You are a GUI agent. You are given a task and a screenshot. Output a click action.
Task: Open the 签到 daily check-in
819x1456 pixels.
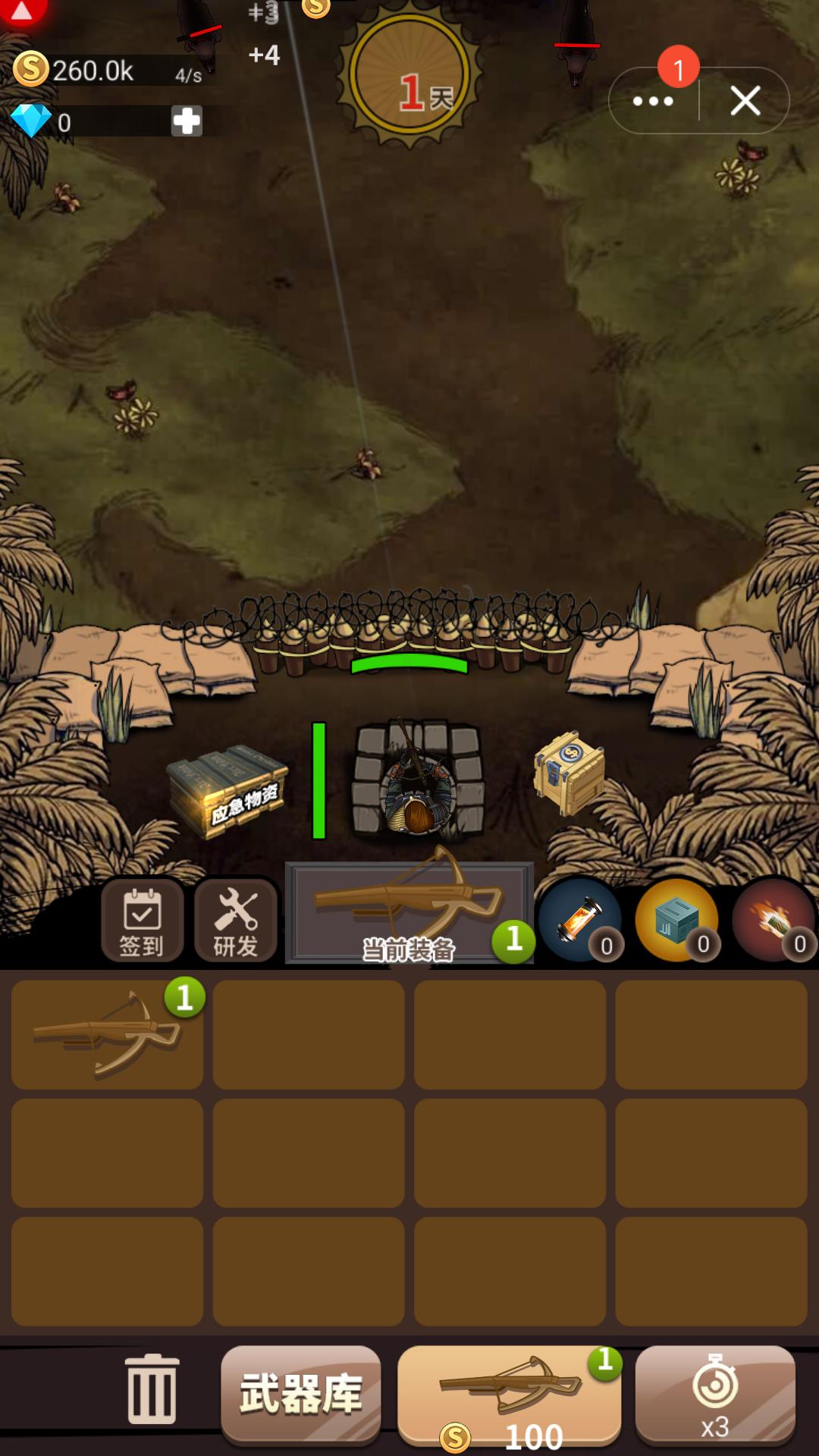coord(142,921)
